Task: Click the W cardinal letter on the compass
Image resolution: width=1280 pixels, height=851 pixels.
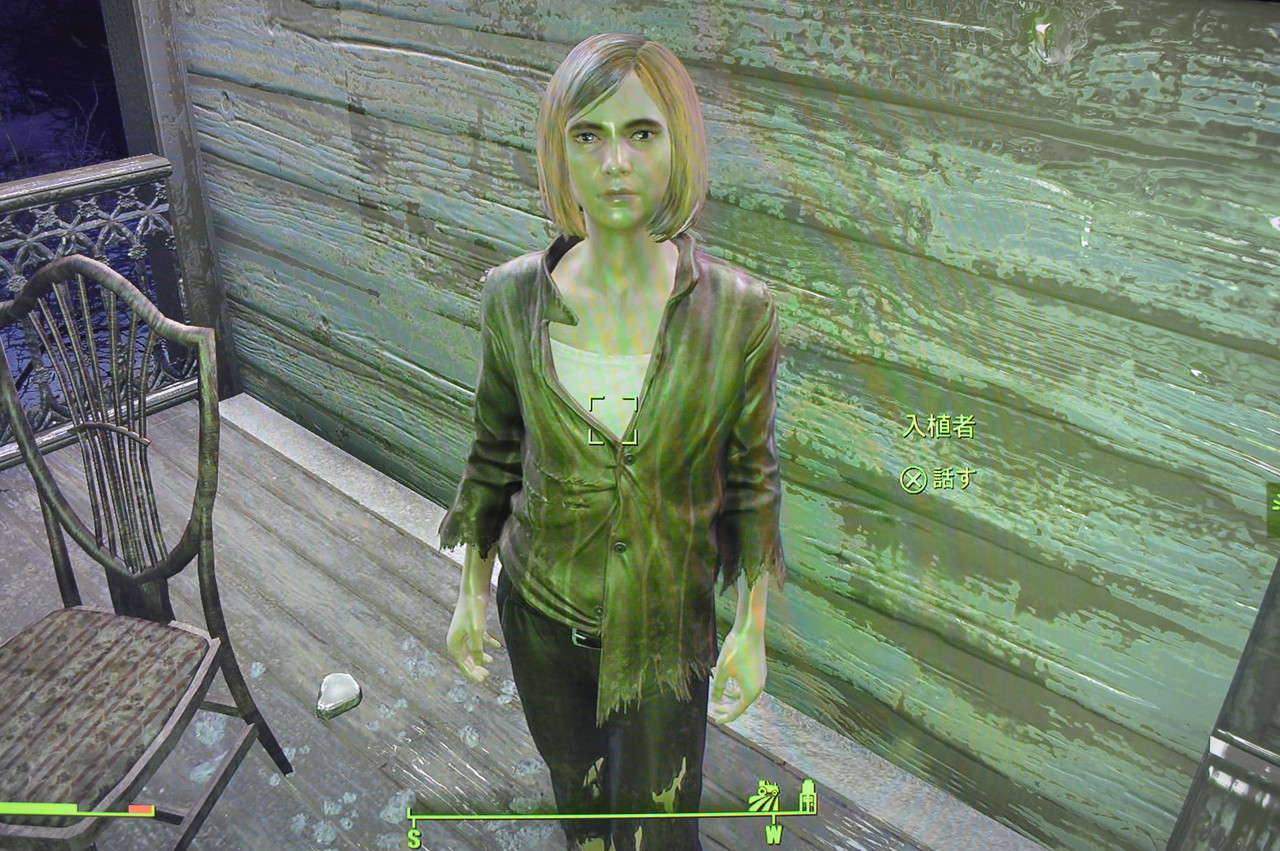Action: 773,832
